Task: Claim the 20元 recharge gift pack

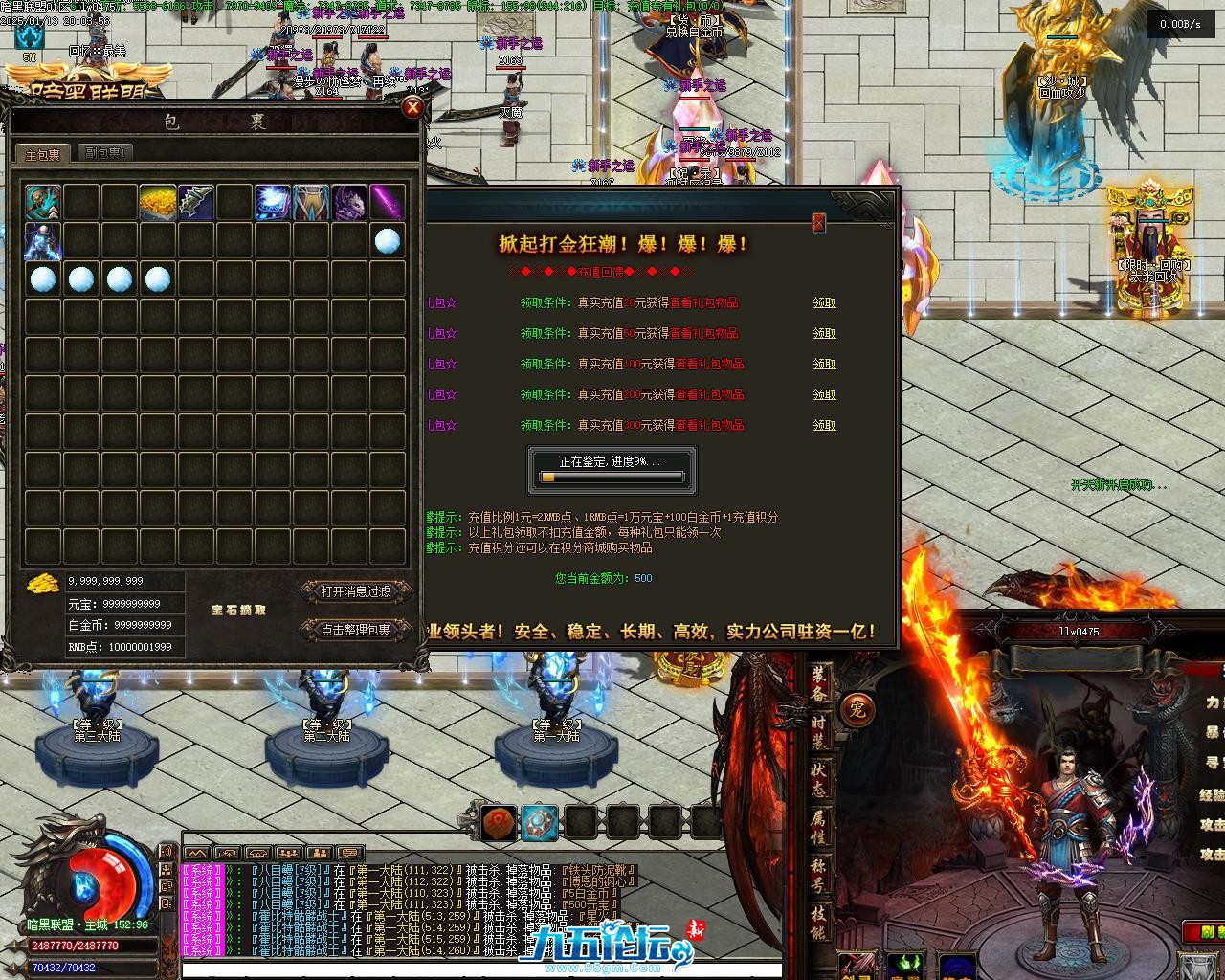Action: [824, 302]
